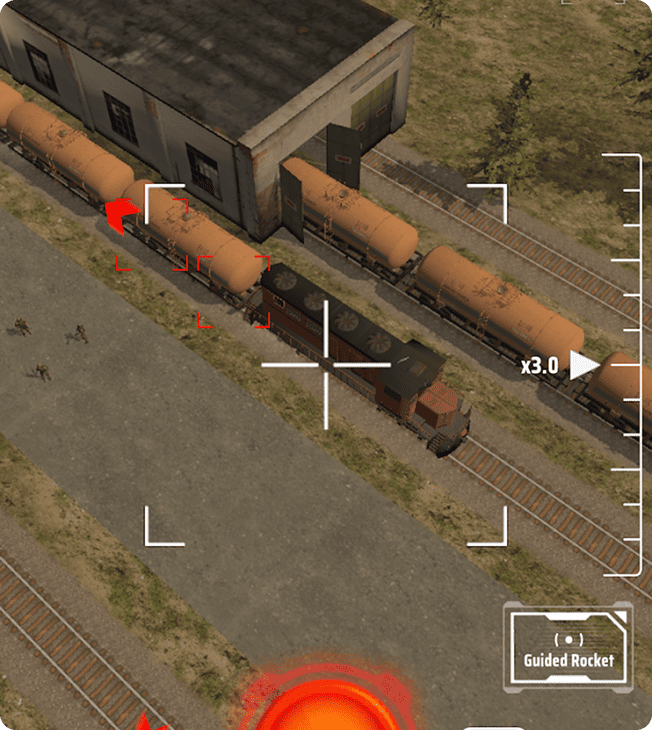Adjust the x3.0 zoom slider handle
This screenshot has height=730, width=652.
click(x=584, y=366)
